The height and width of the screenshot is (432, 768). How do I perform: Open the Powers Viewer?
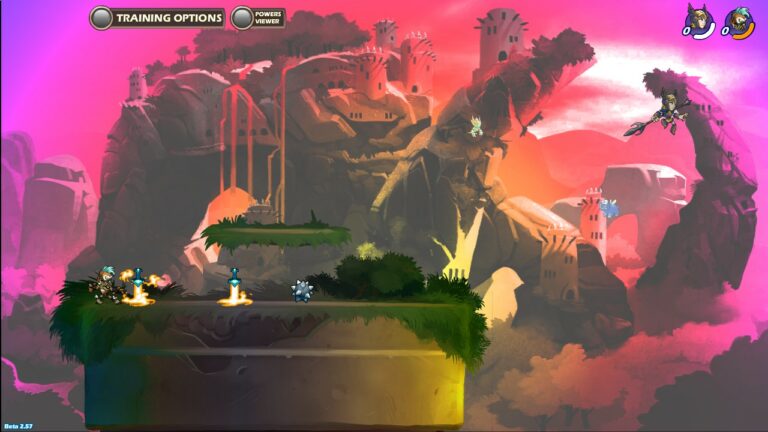258,18
